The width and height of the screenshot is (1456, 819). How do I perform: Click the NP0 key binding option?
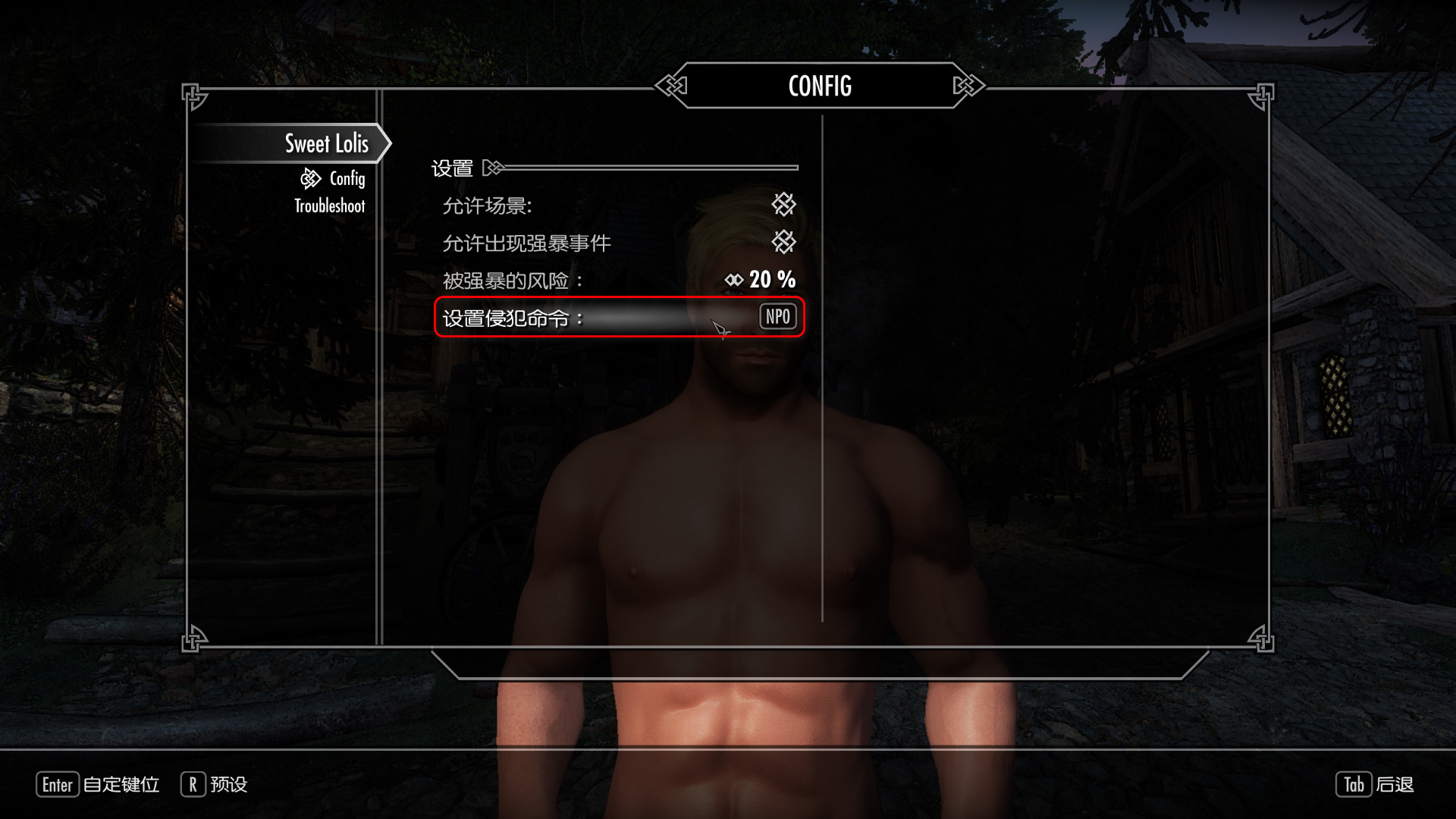(x=777, y=317)
